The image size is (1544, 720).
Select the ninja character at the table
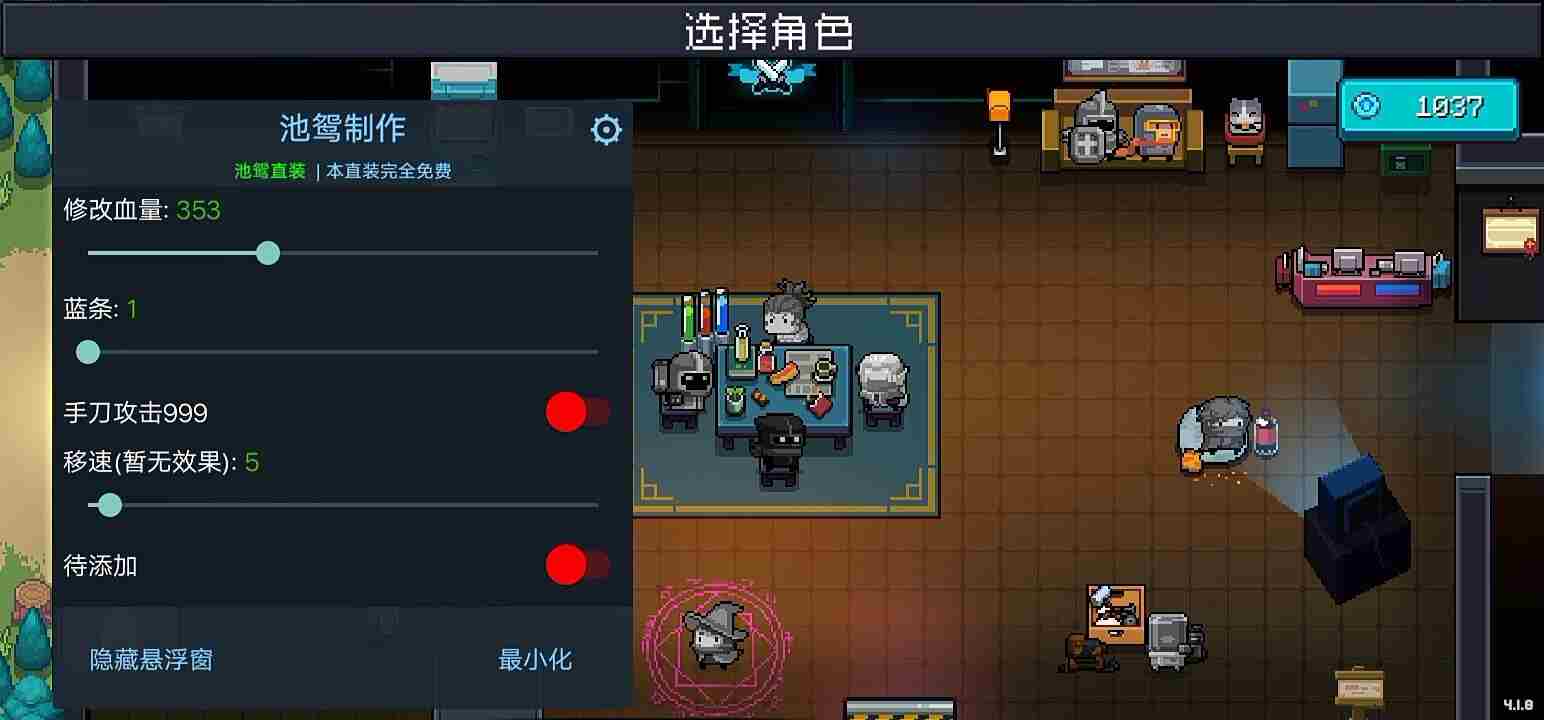click(779, 445)
